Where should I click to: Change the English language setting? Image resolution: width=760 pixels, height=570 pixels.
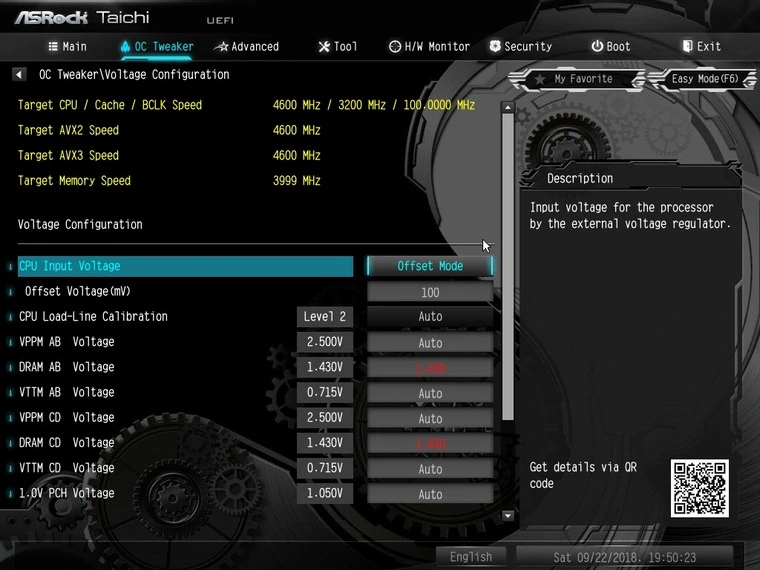(471, 557)
